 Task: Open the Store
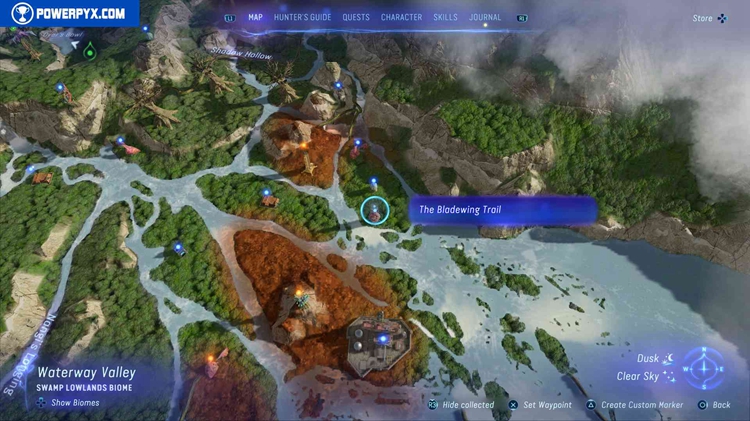(709, 18)
